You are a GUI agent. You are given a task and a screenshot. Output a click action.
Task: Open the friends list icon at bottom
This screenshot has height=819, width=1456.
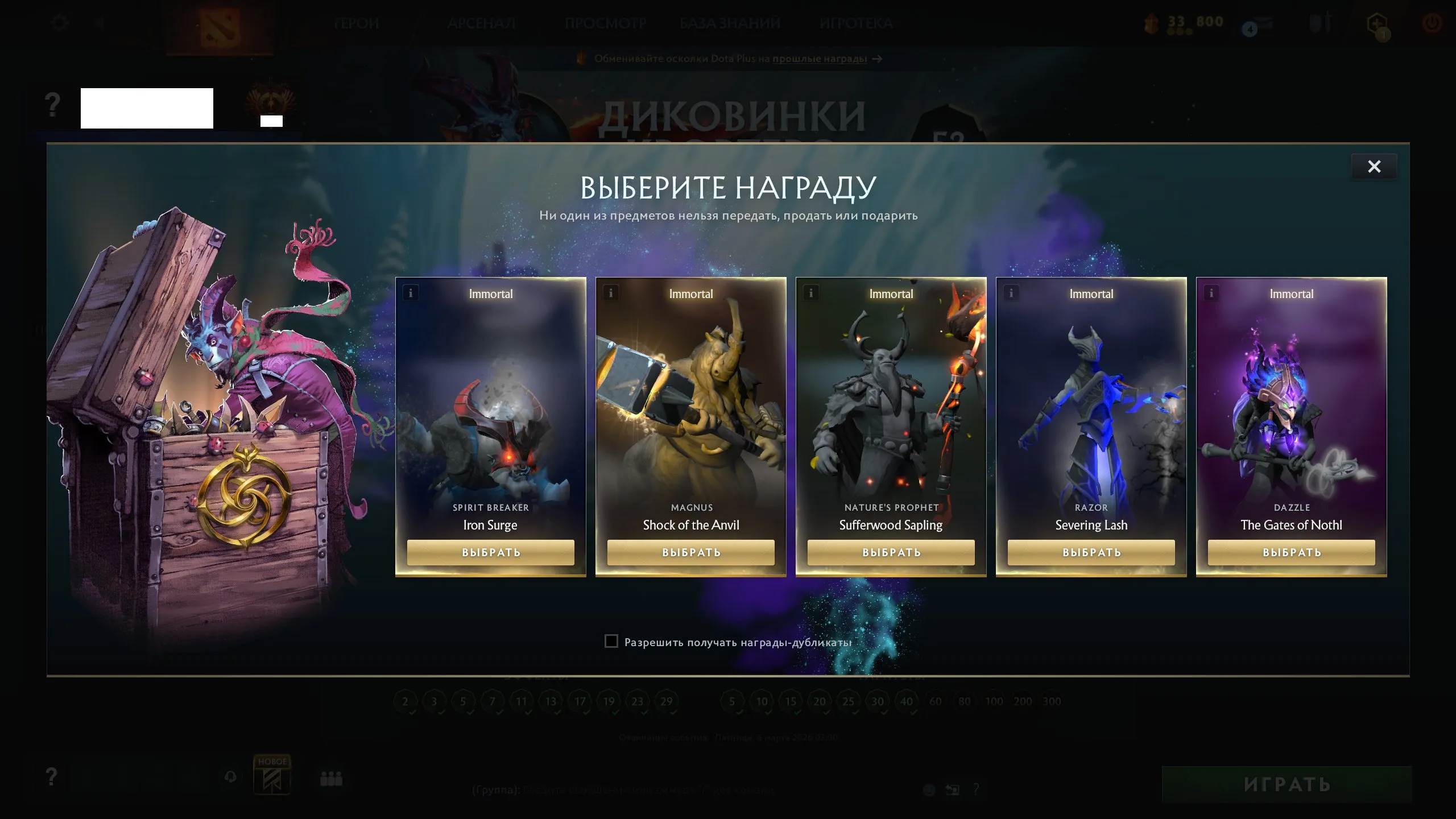331,779
